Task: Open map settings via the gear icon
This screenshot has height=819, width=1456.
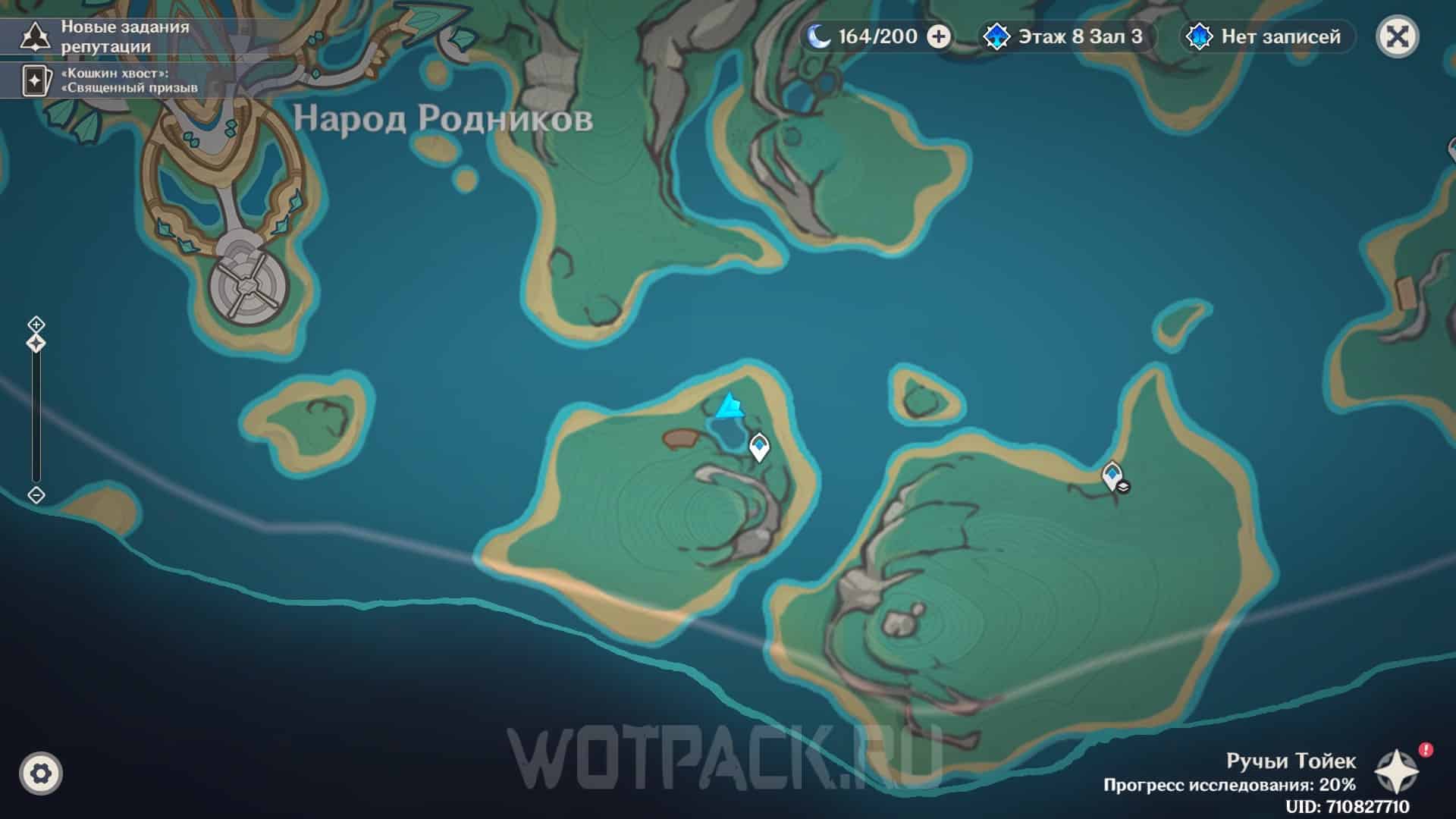Action: (x=41, y=773)
